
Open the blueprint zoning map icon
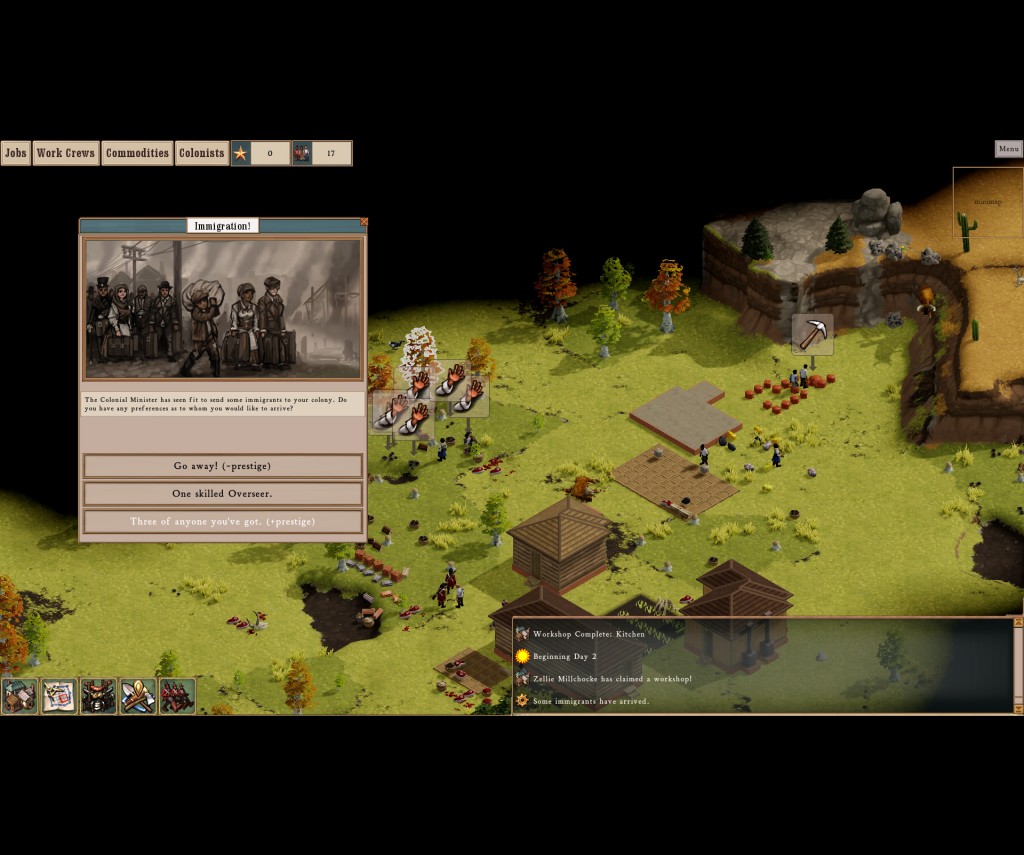[59, 696]
